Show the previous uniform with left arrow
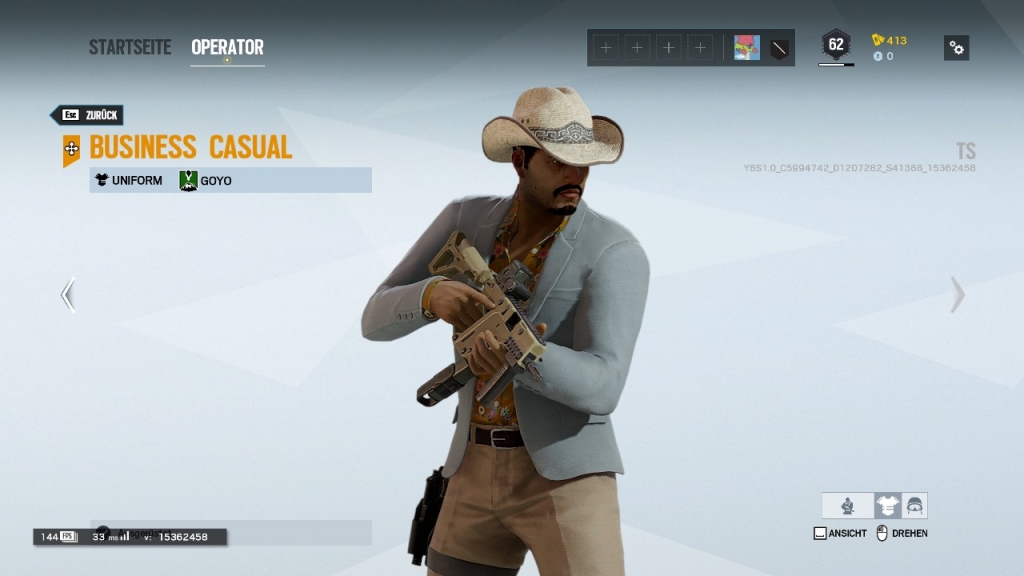 68,294
